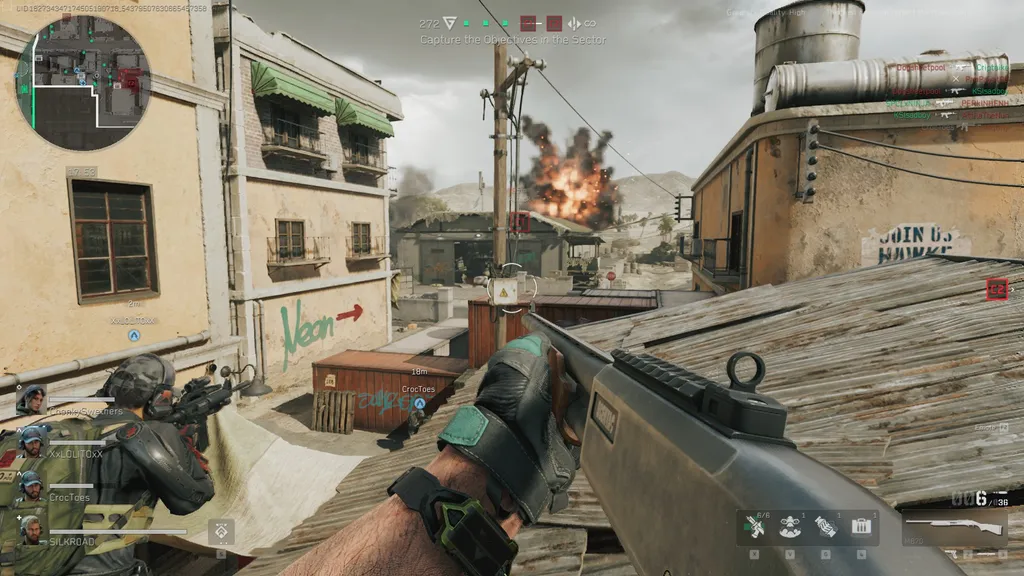Select the supply crate gadget icon
Viewport: 1024px width, 576px height.
click(861, 526)
